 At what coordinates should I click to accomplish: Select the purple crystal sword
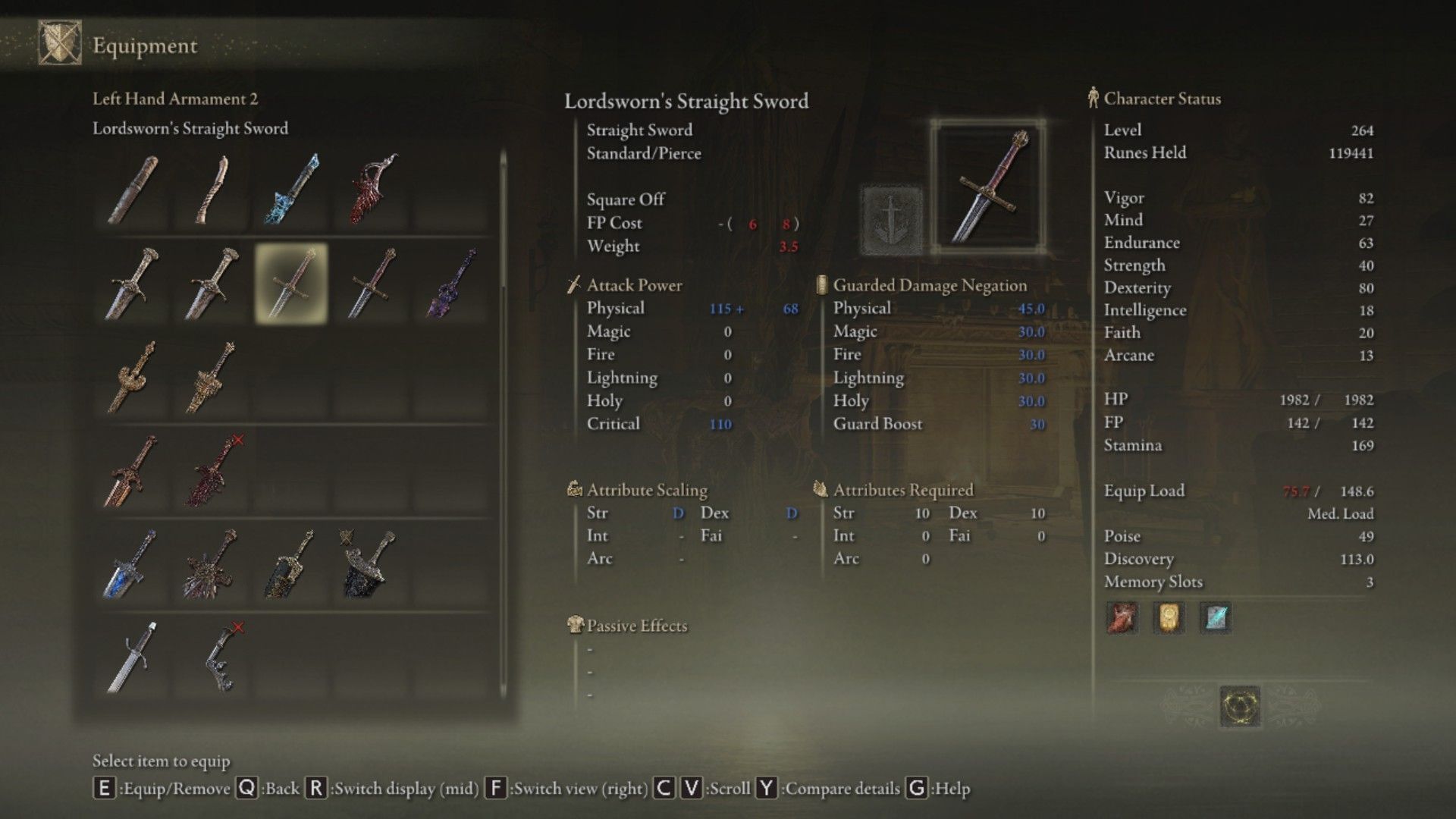(x=452, y=284)
